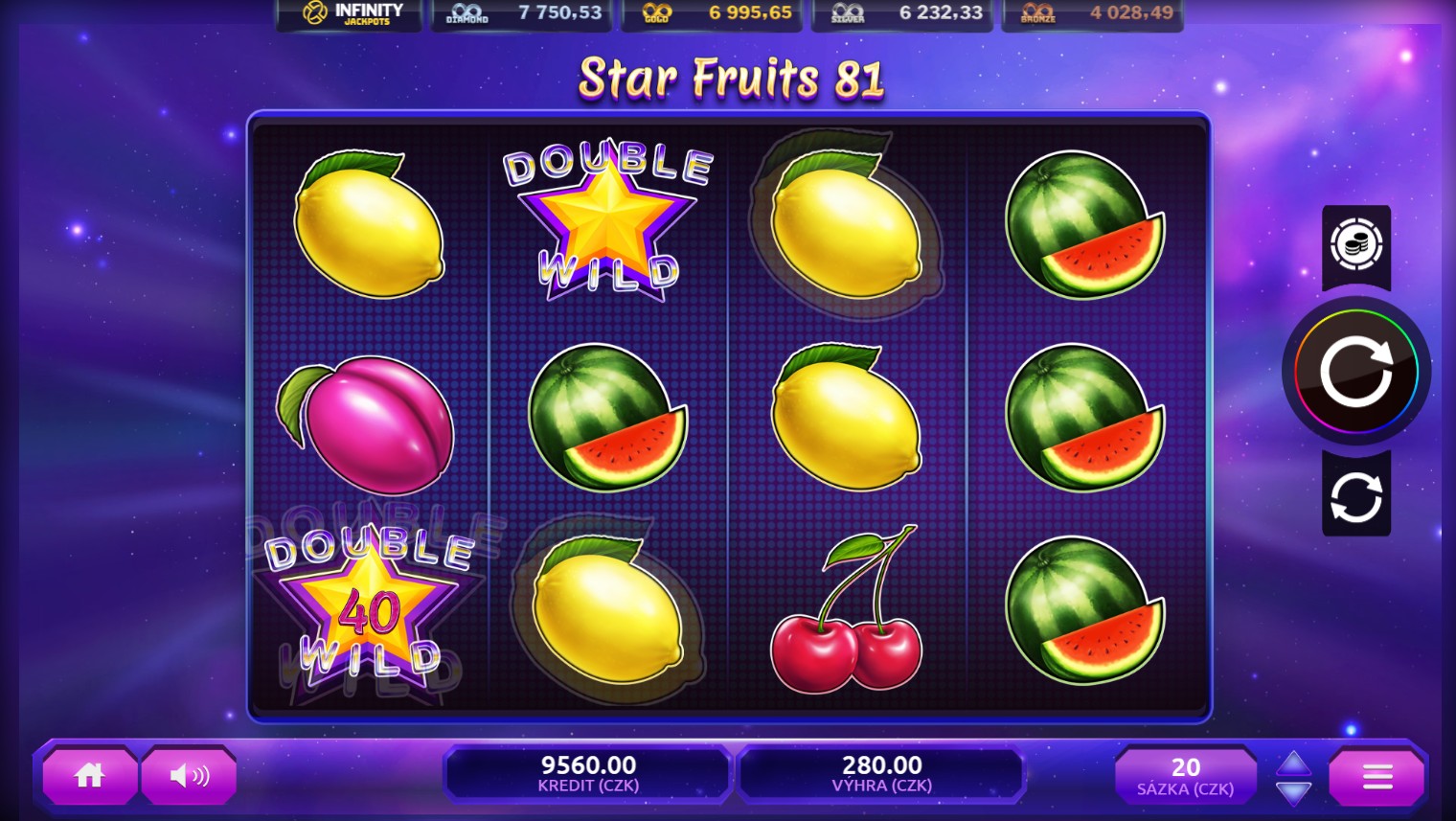1456x821 pixels.
Task: Decrease the bet with the down arrow
Action: point(1293,792)
